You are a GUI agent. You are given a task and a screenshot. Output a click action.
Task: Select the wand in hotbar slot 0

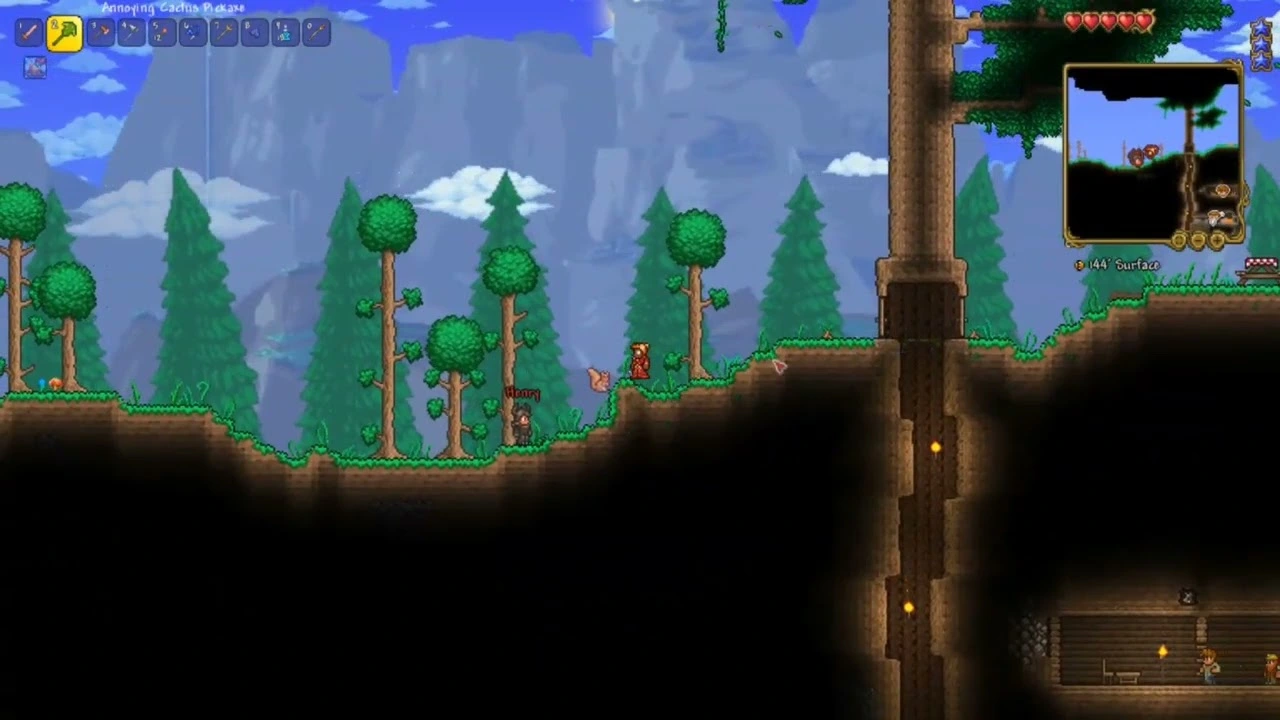coord(316,32)
